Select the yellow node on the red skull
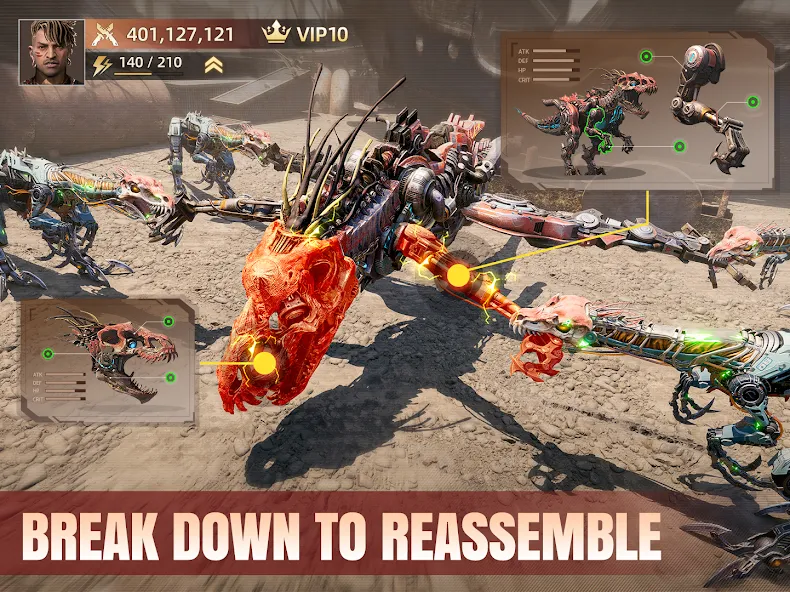Viewport: 790px width, 592px height. click(x=265, y=362)
